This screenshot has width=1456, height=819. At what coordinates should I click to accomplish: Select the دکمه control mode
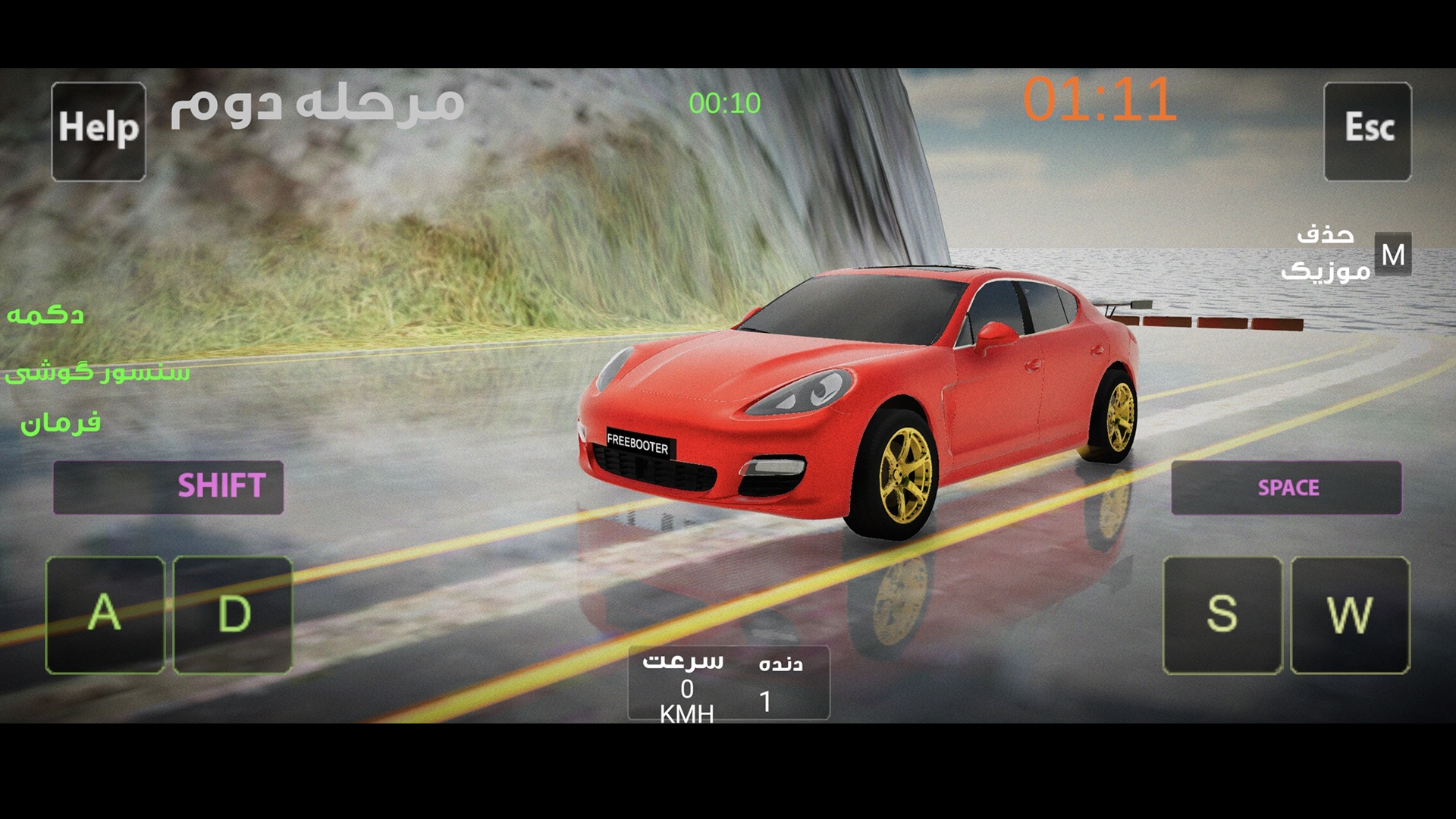[45, 315]
